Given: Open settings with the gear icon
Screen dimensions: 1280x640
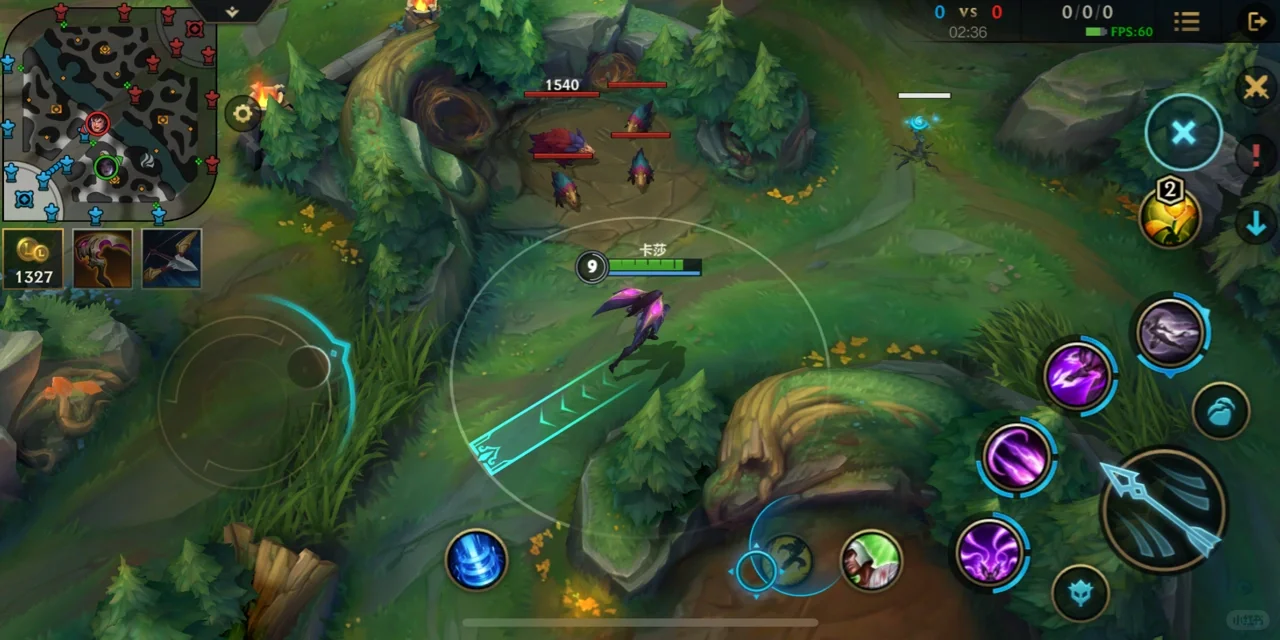Looking at the screenshot, I should coord(242,113).
